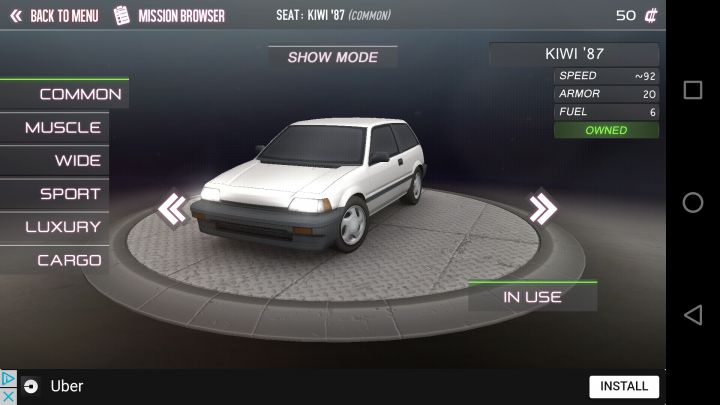
Task: Go back to the main menu
Action: pyautogui.click(x=54, y=16)
